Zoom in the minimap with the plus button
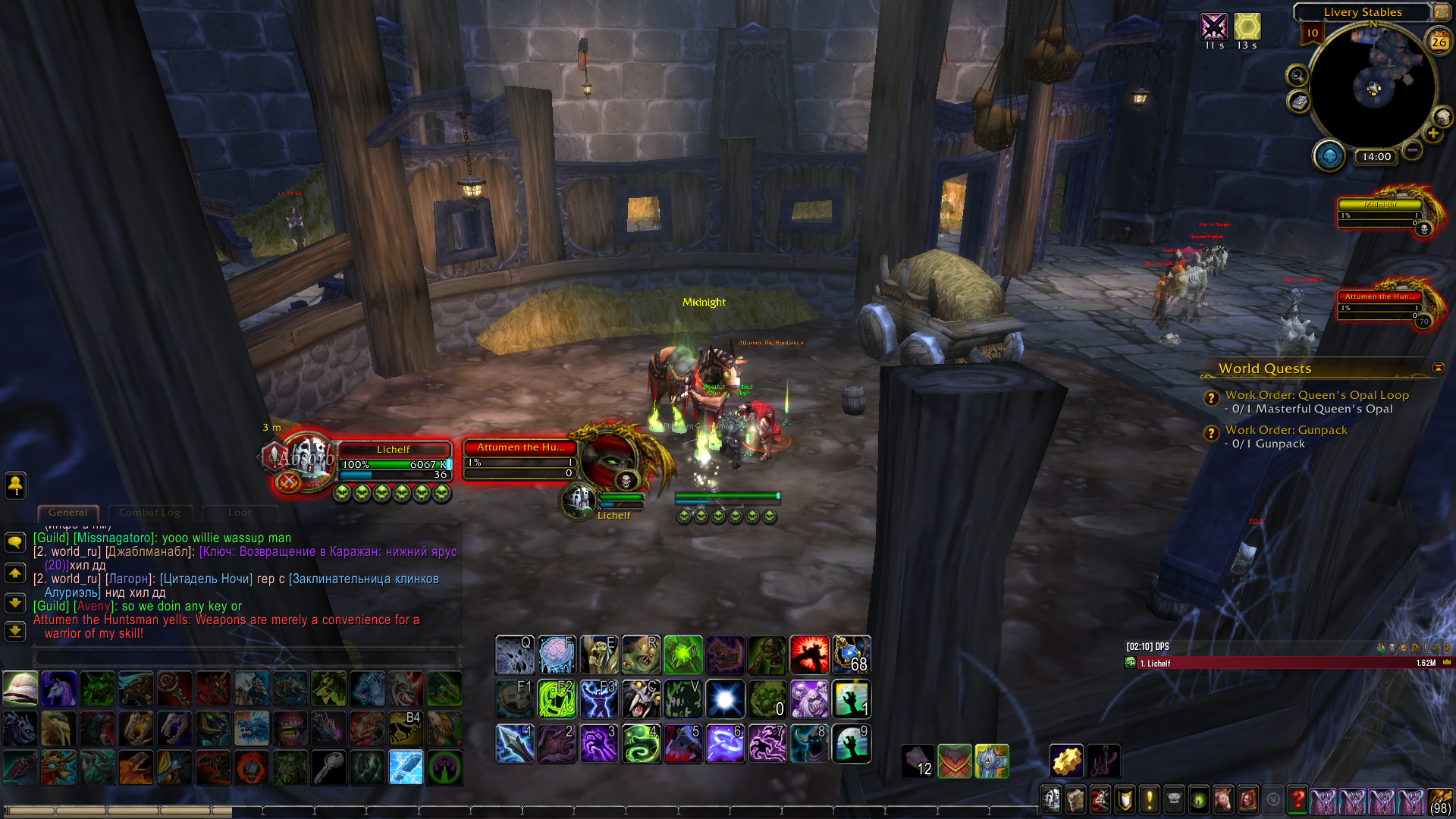Image resolution: width=1456 pixels, height=819 pixels. 1432,134
